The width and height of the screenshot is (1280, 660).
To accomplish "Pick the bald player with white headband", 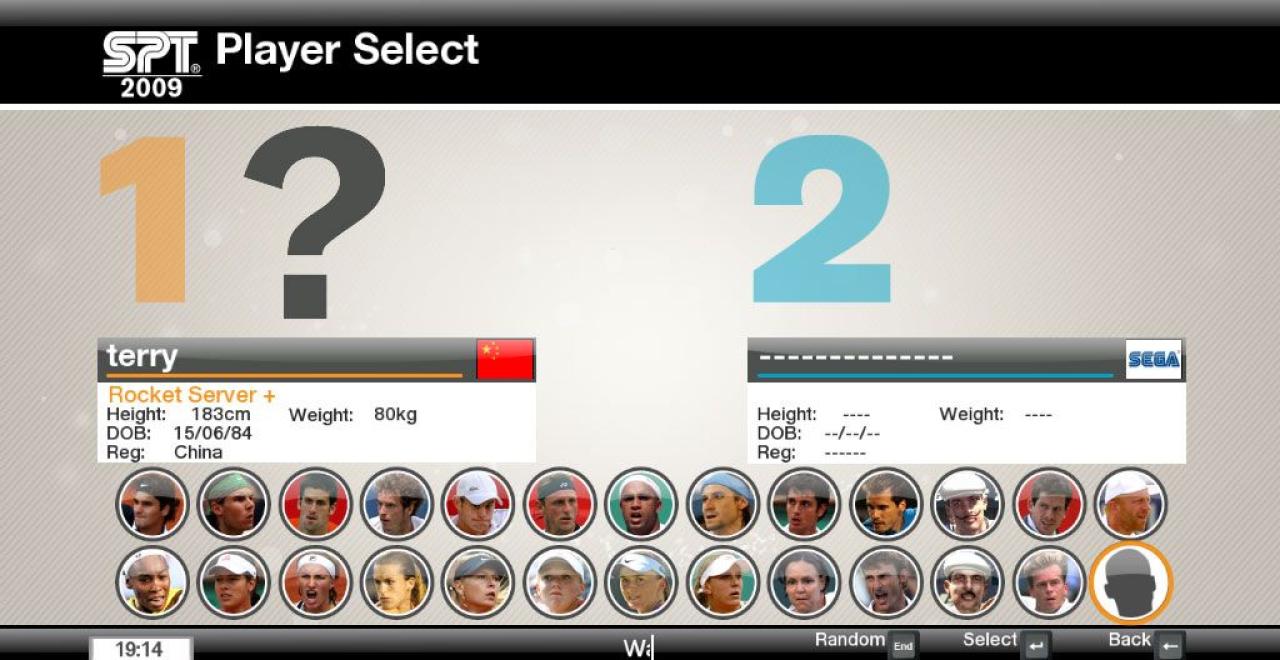I will [x=641, y=504].
